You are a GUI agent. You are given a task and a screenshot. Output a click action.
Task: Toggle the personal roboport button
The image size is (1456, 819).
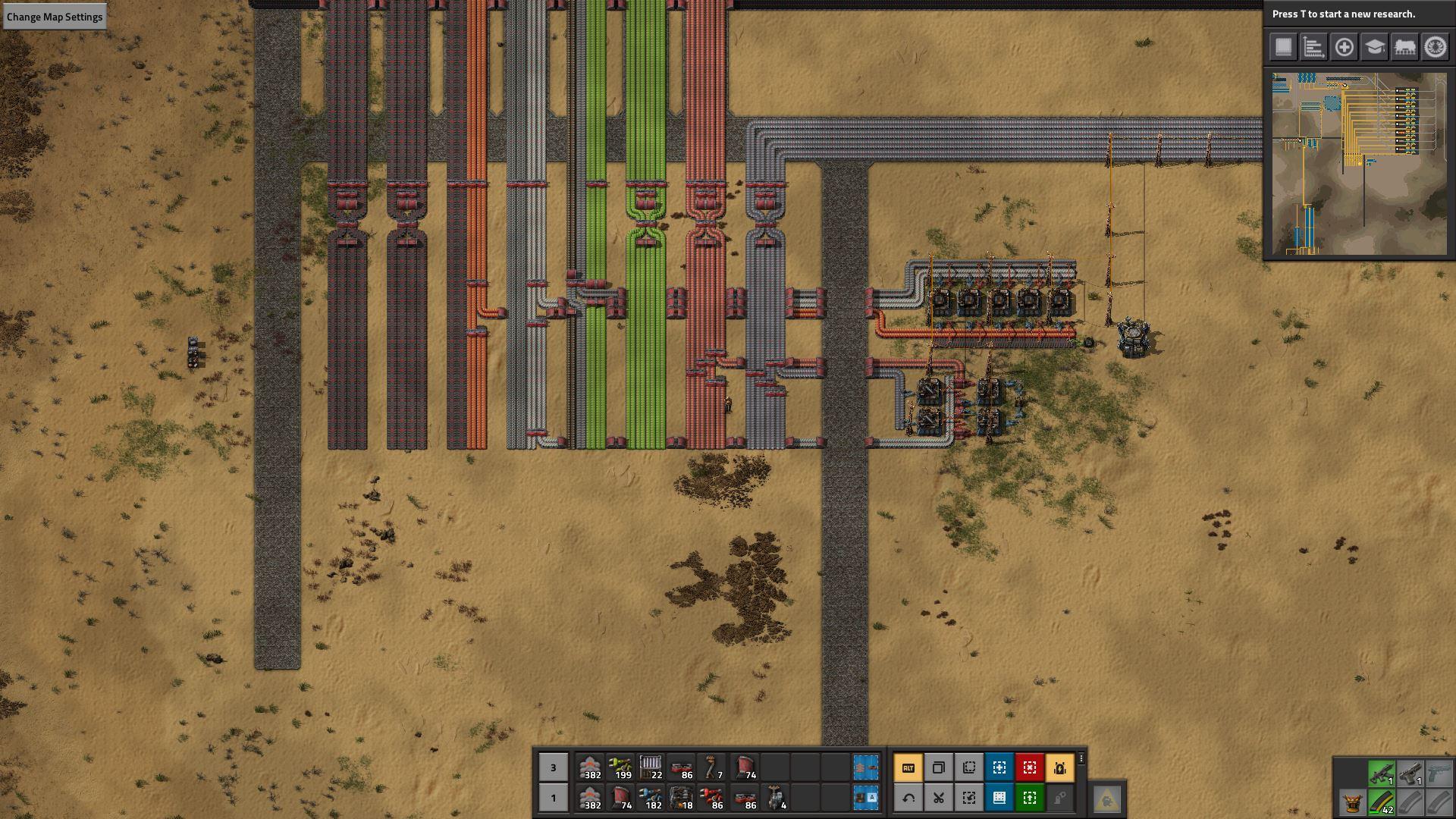point(1060,767)
